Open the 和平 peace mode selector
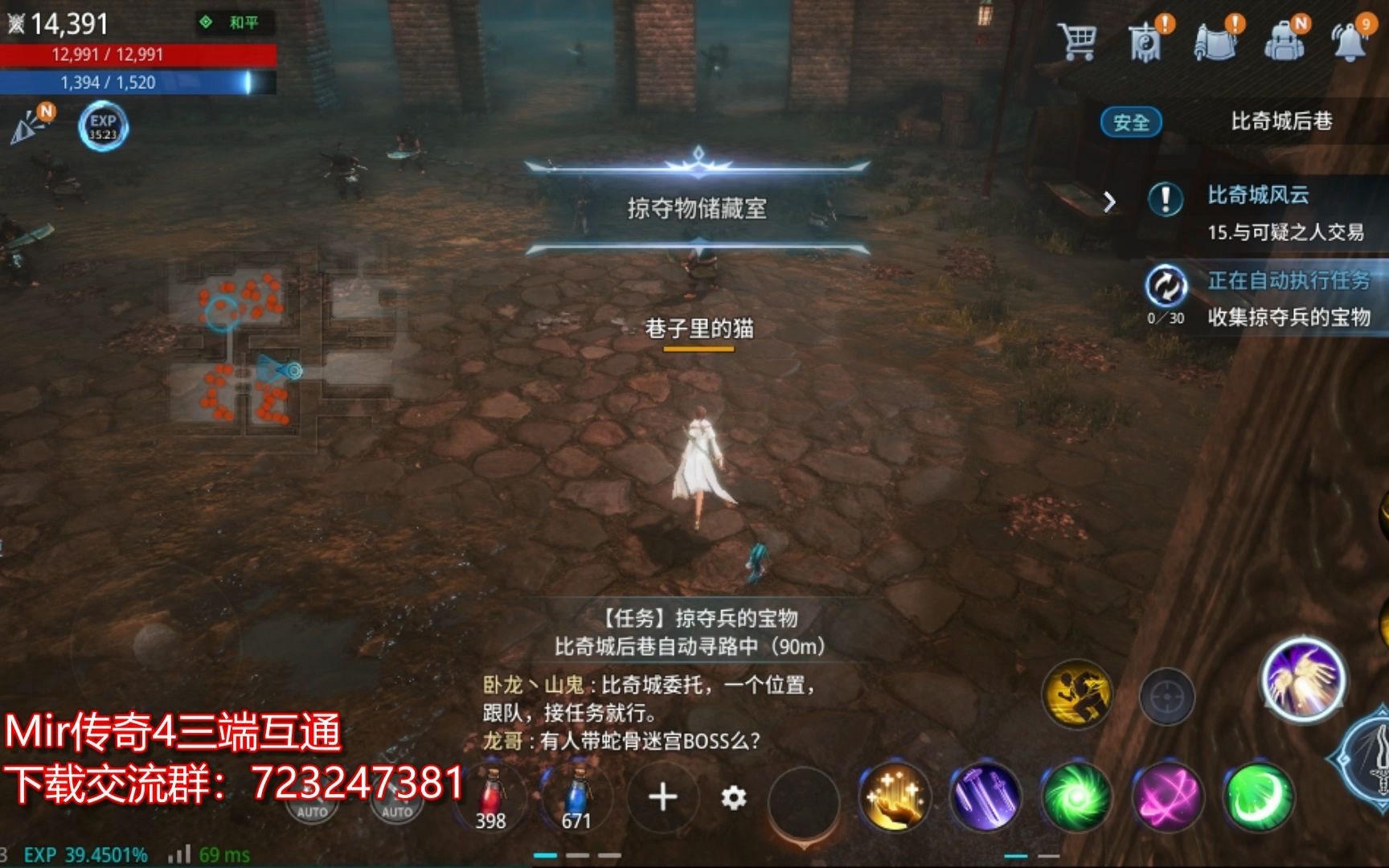This screenshot has height=868, width=1389. pos(243,24)
